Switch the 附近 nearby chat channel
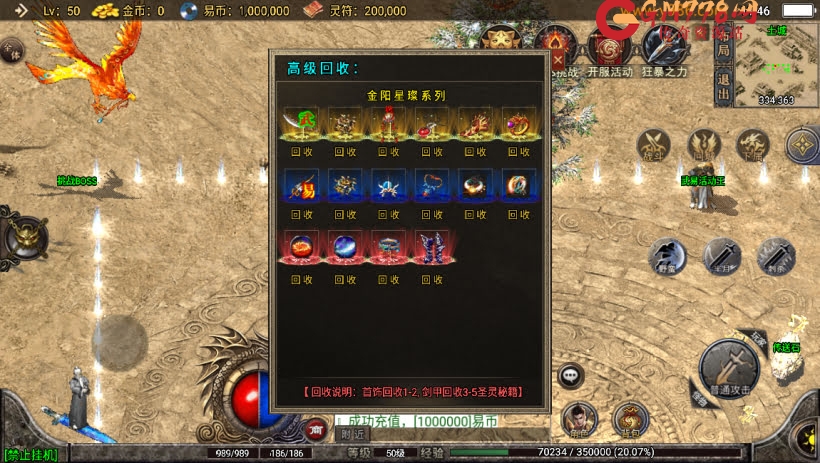Screen dimensions: 820x463 click(352, 434)
